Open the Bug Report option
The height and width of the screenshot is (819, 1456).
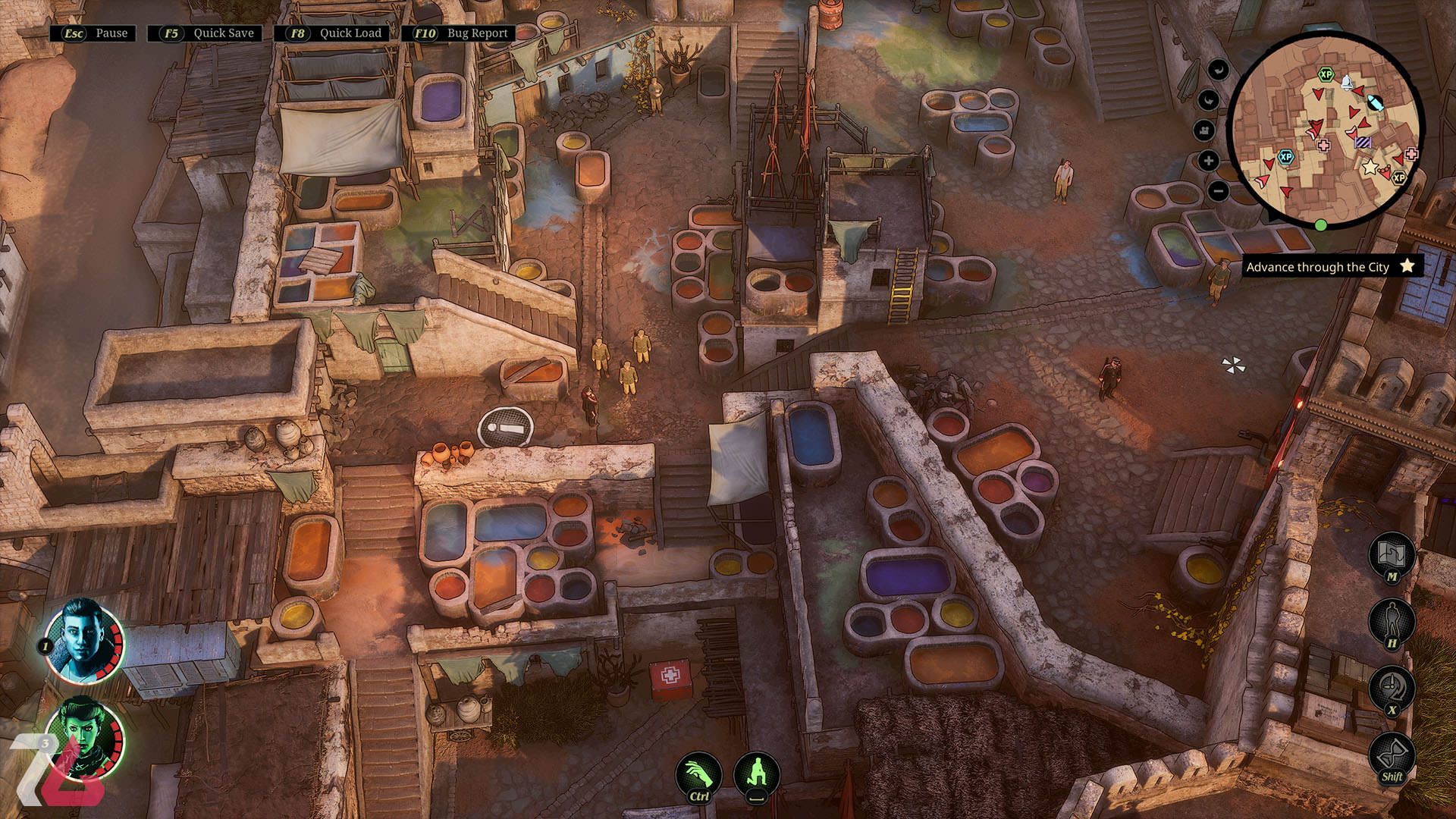point(459,33)
